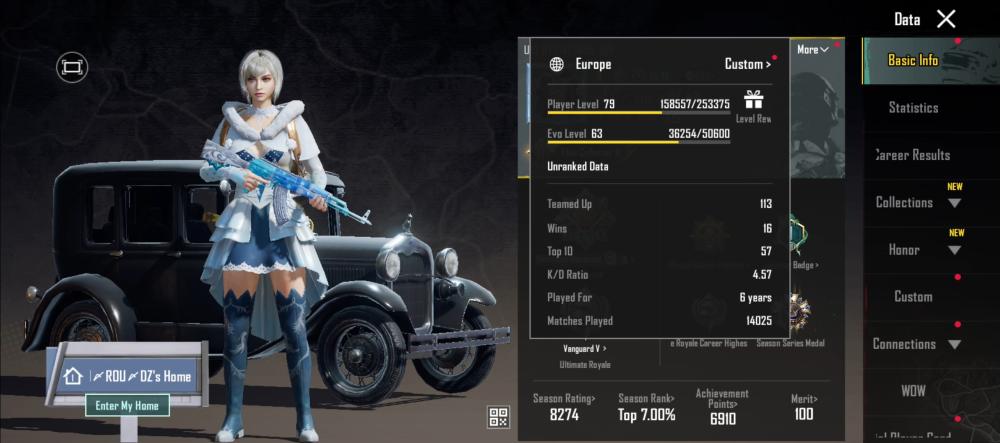
Task: Open the Merit details
Action: point(803,408)
